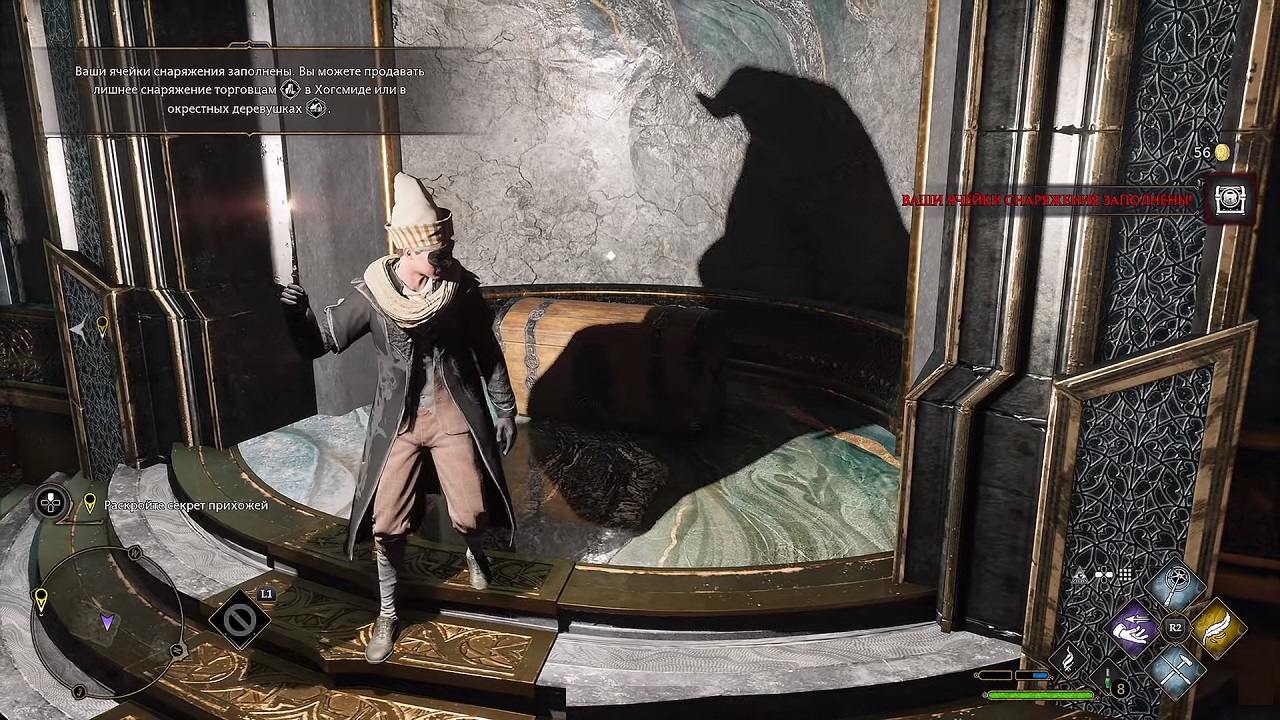The image size is (1280, 720).
Task: Click the spell set grid indicator
Action: [1126, 575]
